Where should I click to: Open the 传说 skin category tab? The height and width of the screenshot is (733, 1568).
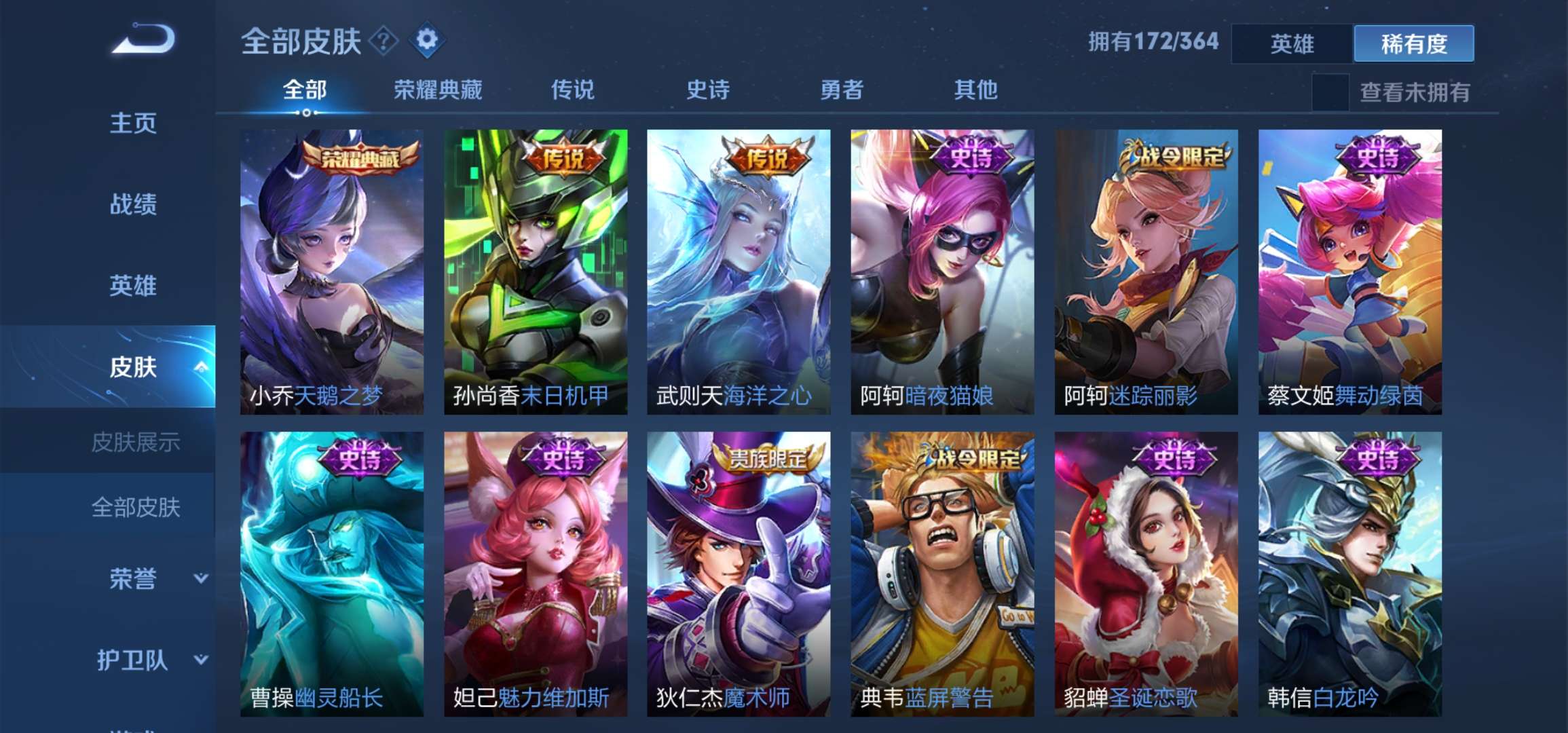point(574,90)
